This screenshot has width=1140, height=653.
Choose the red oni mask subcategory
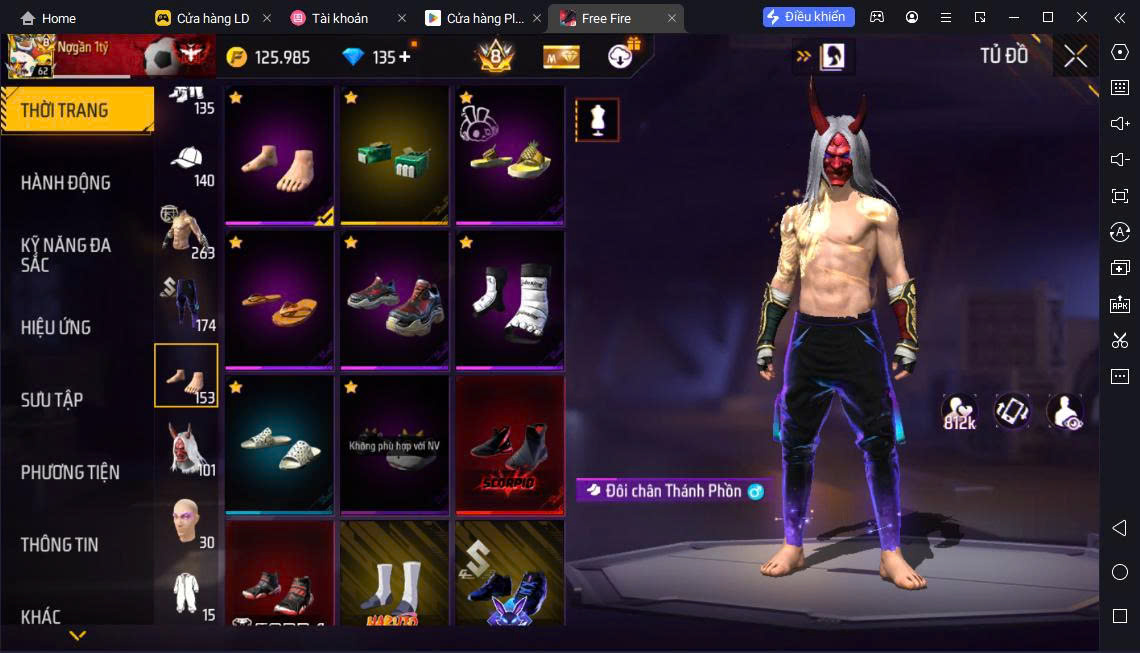187,447
